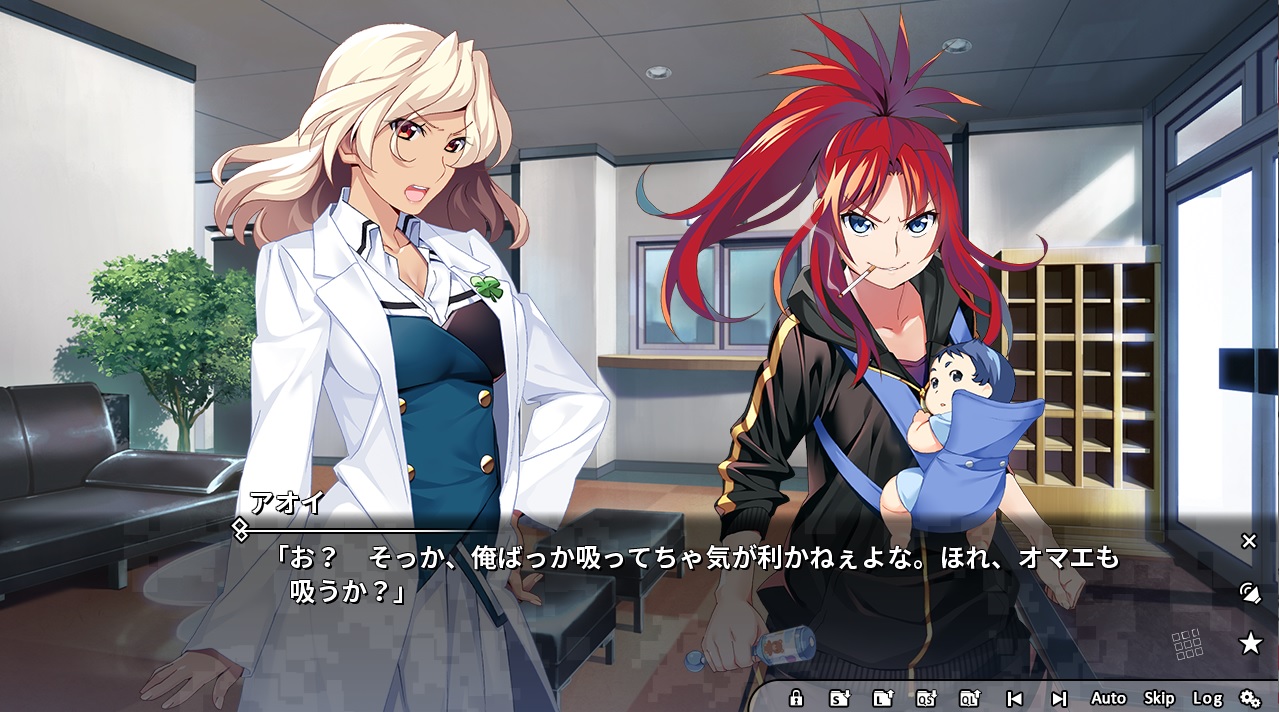This screenshot has width=1279, height=712.
Task: Activate Skip to fast-forward dialogue
Action: click(x=1159, y=698)
